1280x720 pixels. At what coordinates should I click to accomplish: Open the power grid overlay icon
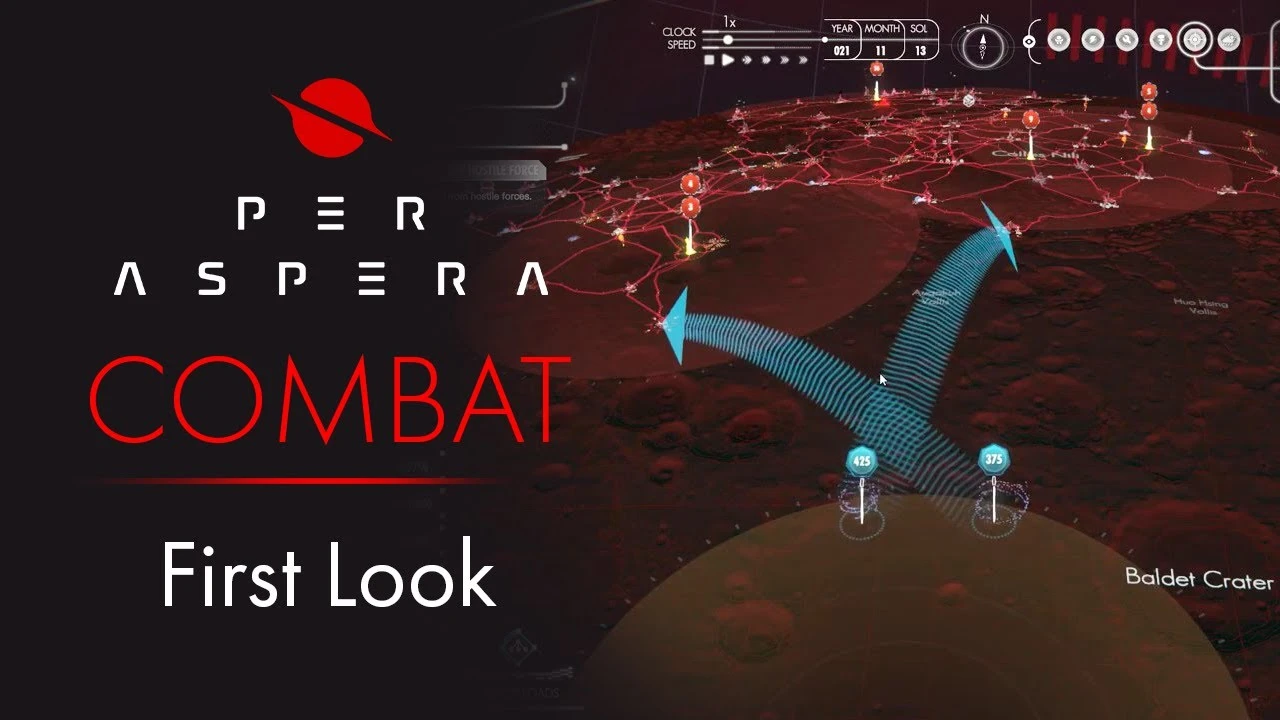pyautogui.click(x=1092, y=39)
